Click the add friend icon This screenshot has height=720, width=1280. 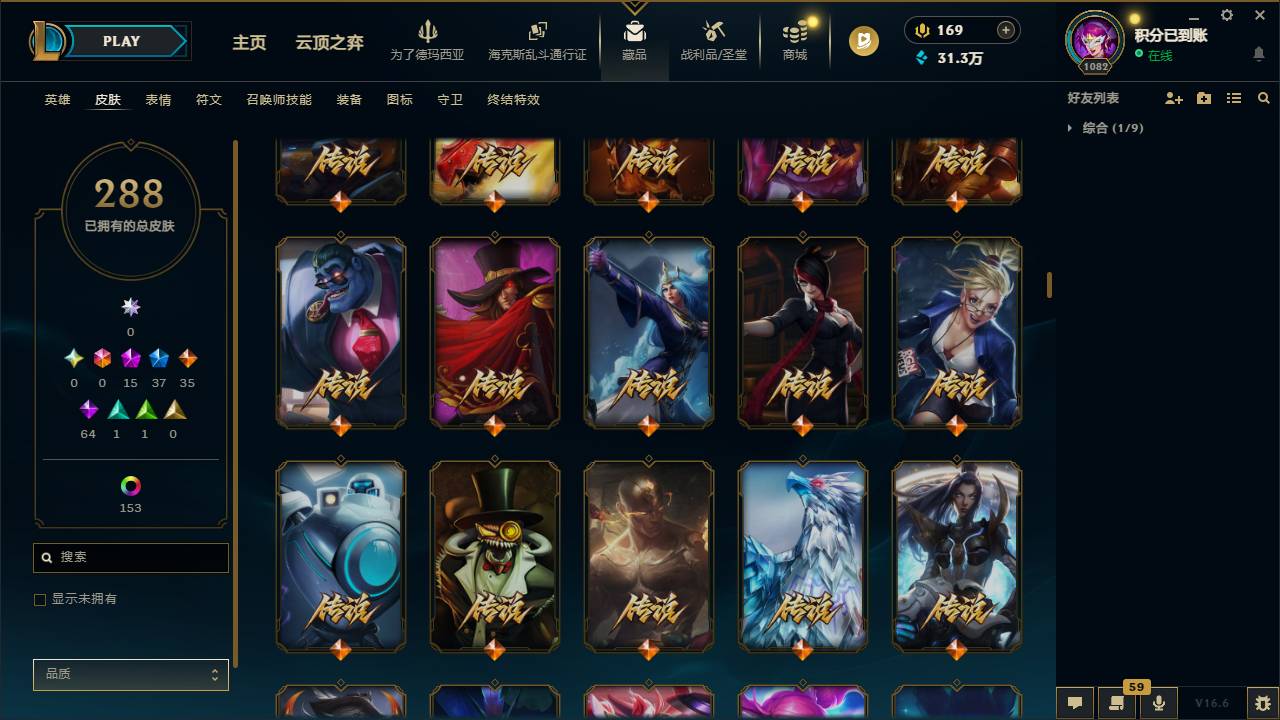pos(1172,97)
